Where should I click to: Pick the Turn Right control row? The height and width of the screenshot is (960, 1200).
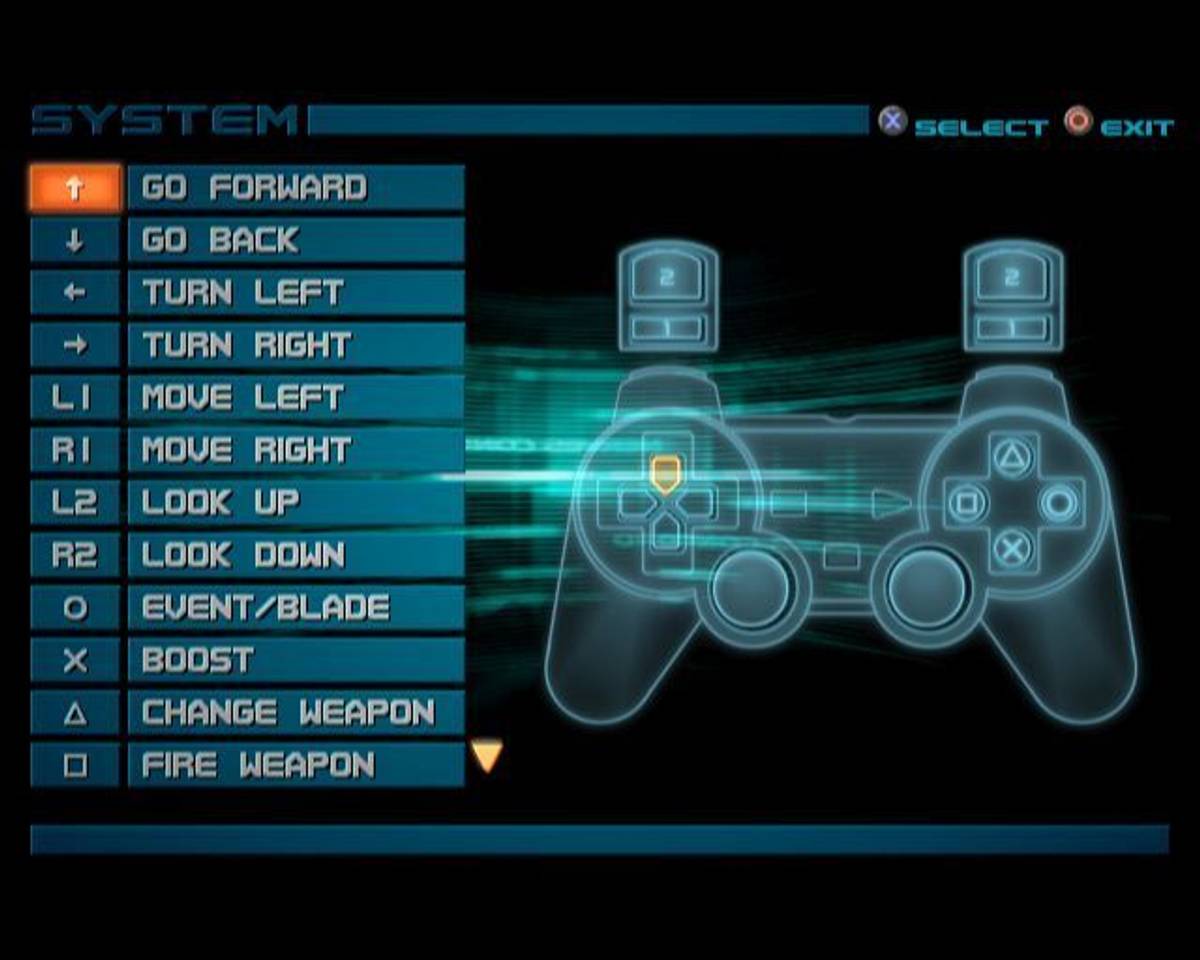point(296,346)
